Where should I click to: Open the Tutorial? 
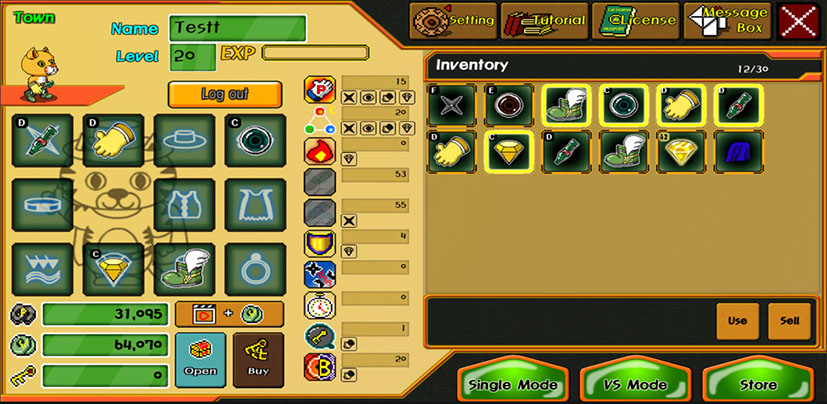tap(544, 21)
